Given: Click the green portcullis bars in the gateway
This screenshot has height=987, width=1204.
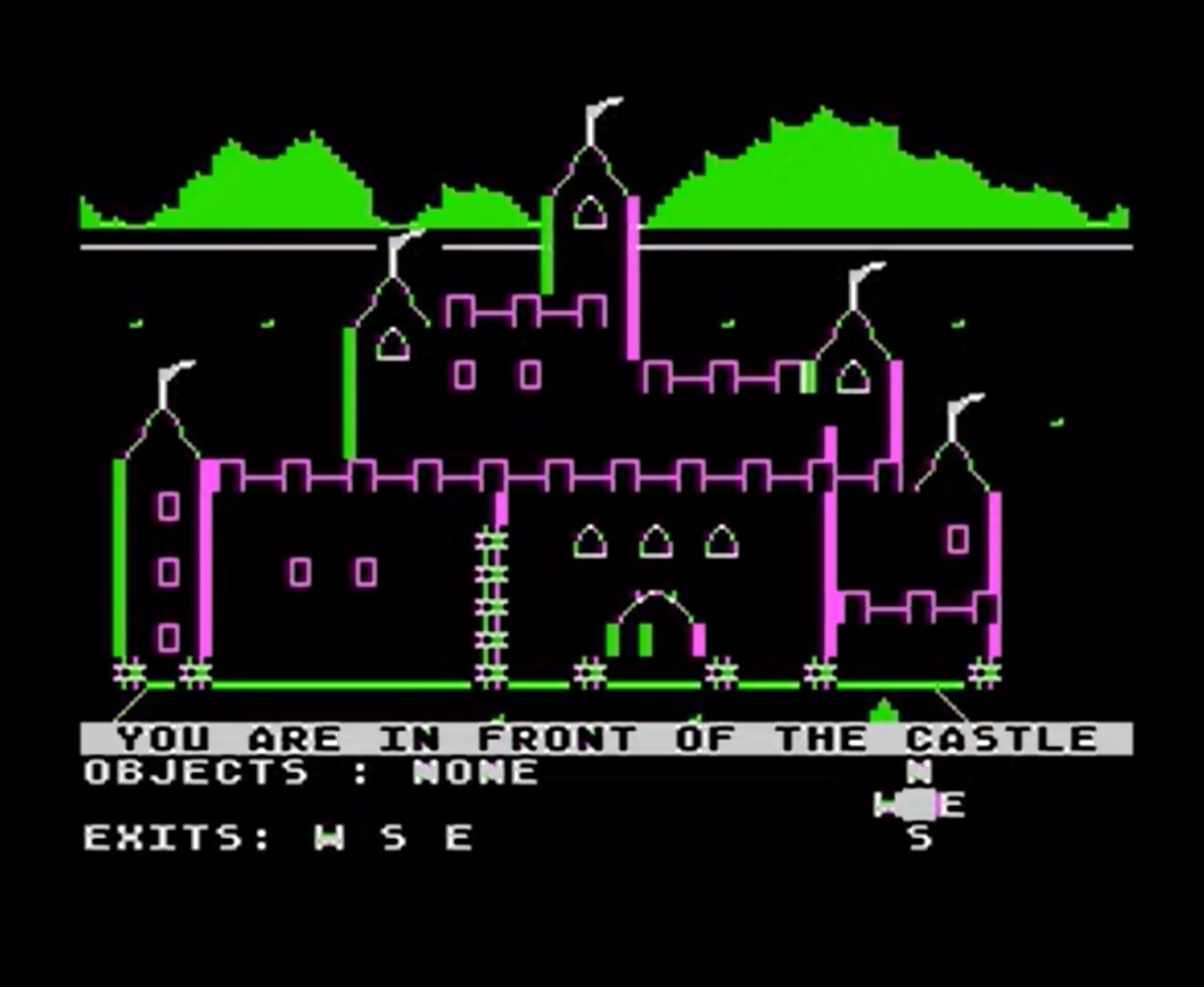Looking at the screenshot, I should 630,640.
